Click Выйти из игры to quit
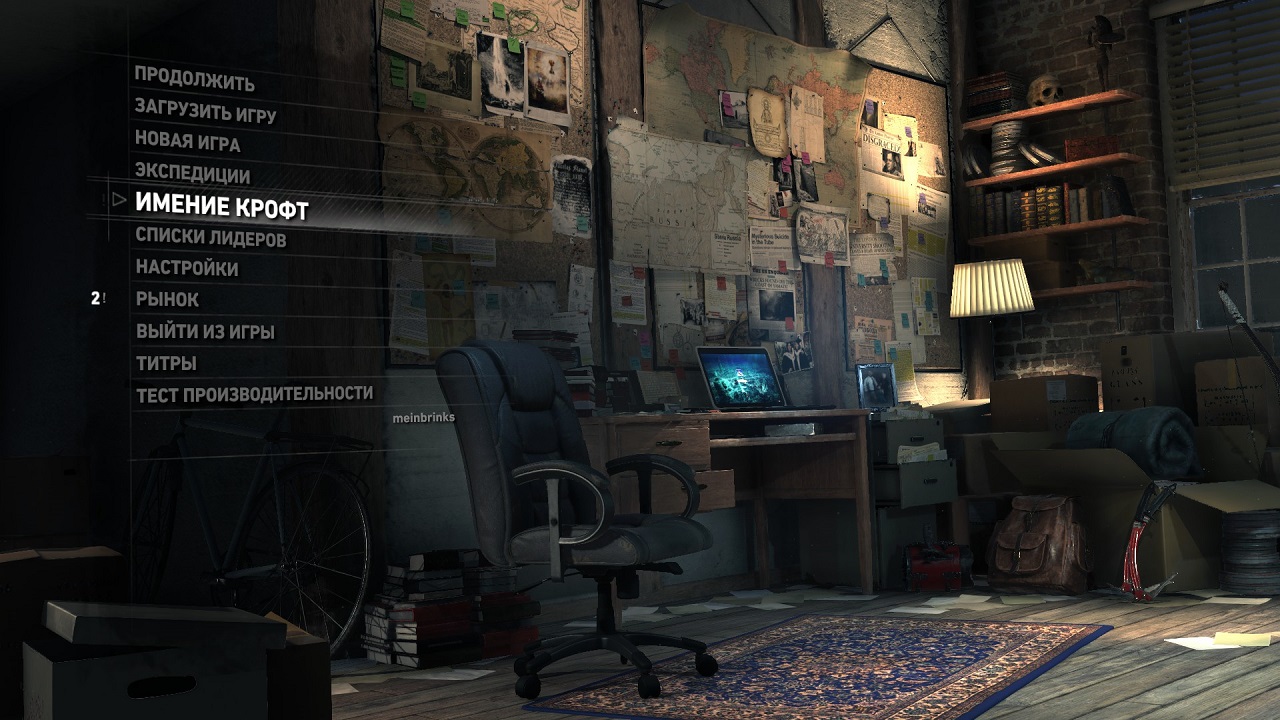 205,331
